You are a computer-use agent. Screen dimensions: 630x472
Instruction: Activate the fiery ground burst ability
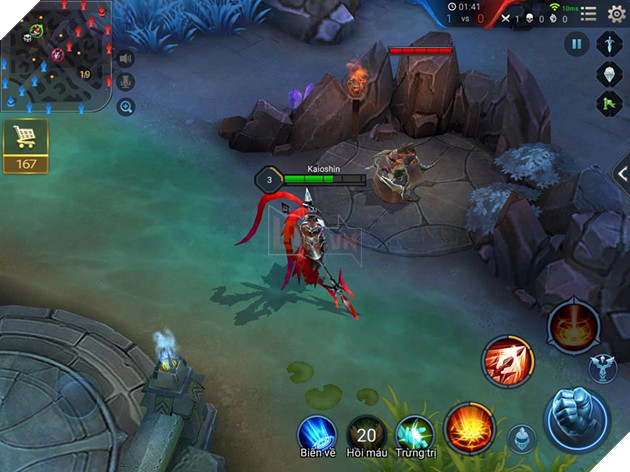[x=469, y=427]
